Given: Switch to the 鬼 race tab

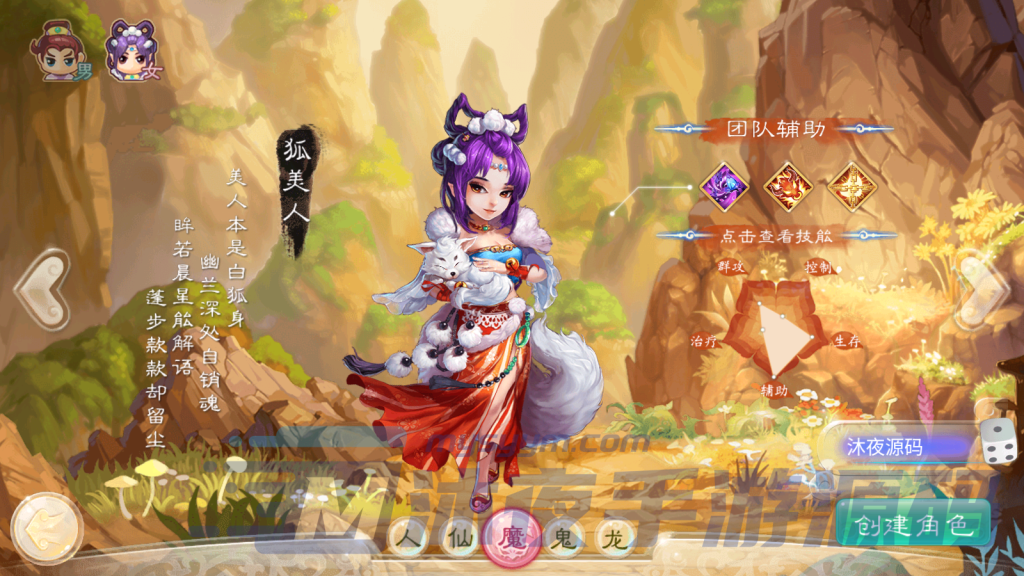Looking at the screenshot, I should (563, 539).
